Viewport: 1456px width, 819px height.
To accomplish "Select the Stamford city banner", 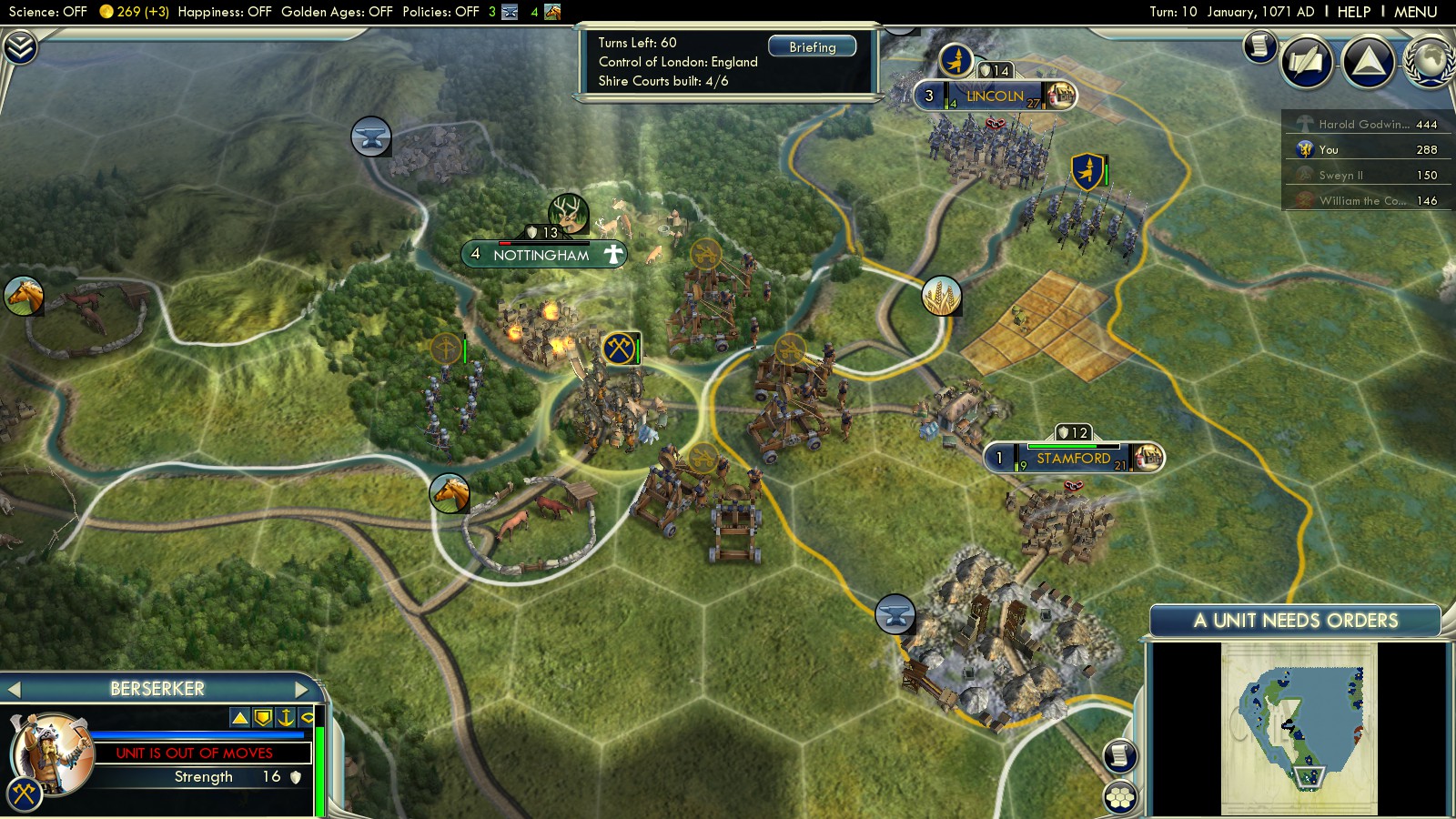I will [1073, 458].
